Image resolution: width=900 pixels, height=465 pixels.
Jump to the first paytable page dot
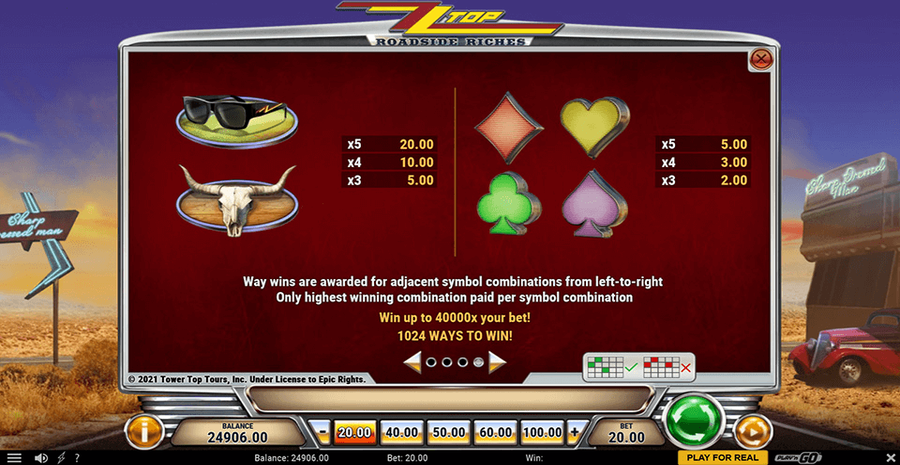coord(431,362)
